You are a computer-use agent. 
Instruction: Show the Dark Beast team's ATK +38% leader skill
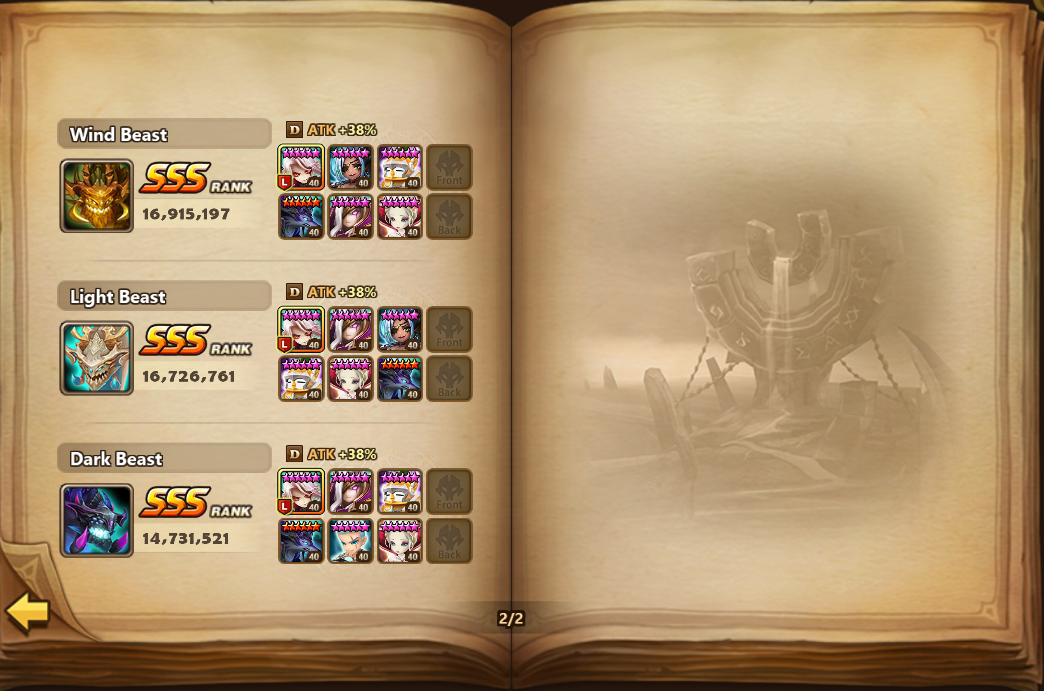[331, 454]
